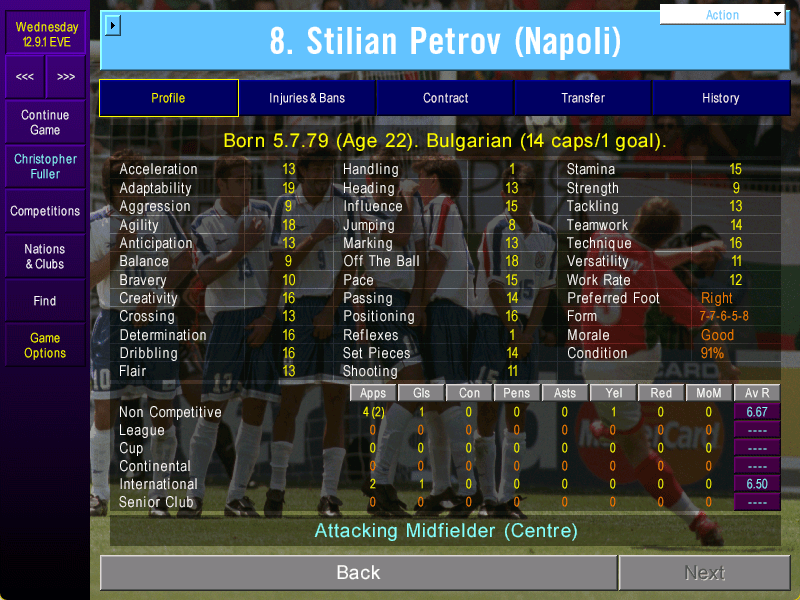Select the Profile tab
Screen dimensions: 800x600
pos(168,98)
